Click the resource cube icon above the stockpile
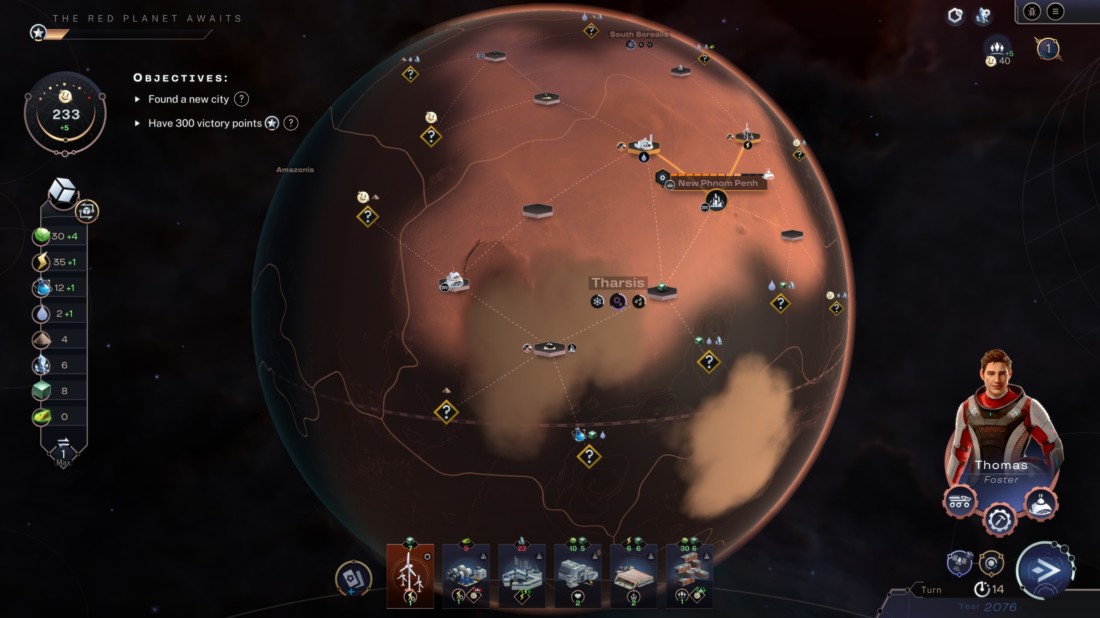1100x618 pixels. pos(63,192)
